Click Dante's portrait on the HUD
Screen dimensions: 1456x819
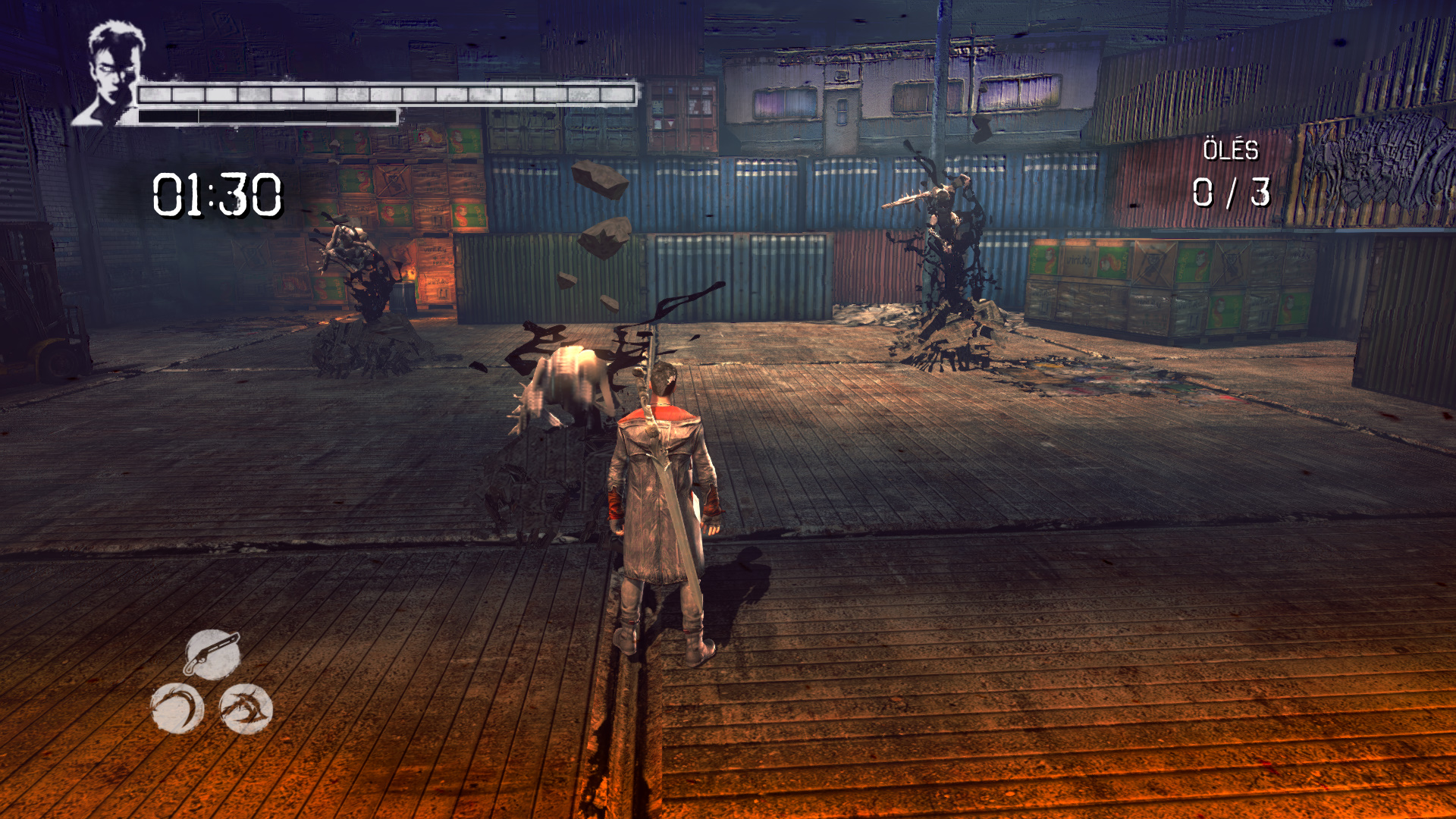(x=112, y=74)
